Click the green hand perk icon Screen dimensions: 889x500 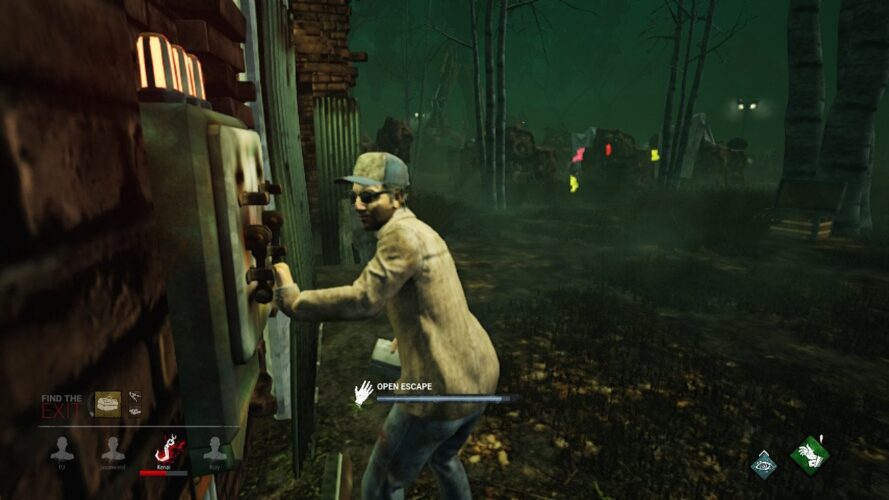(x=809, y=456)
